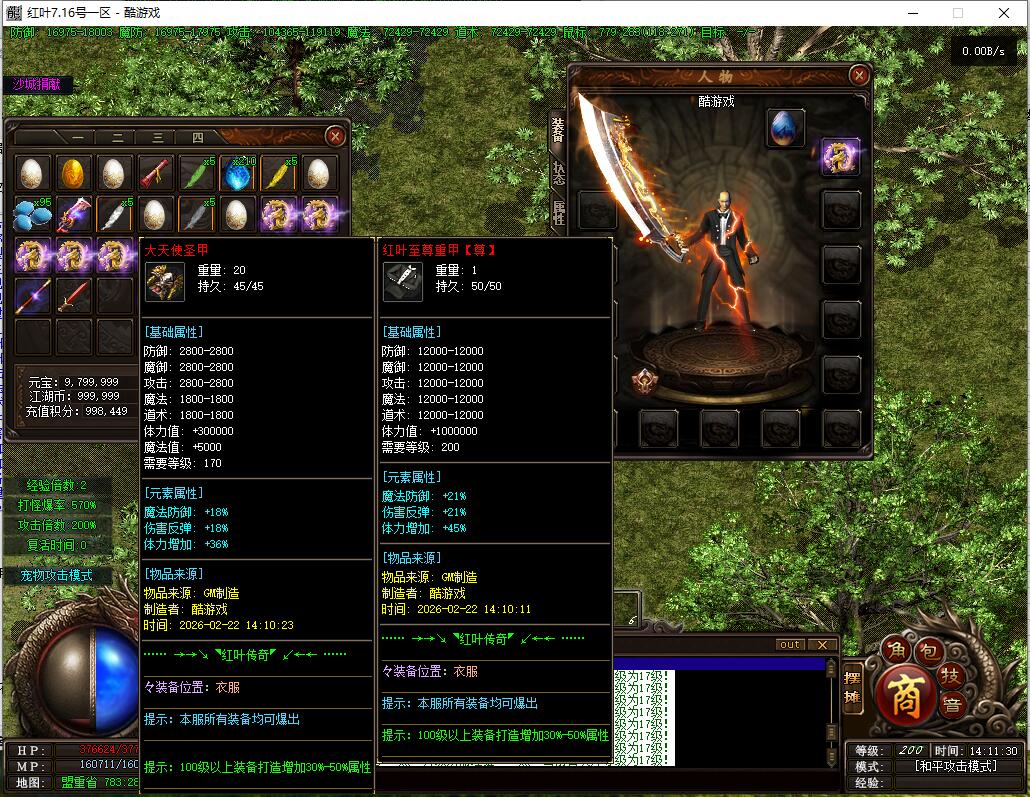The image size is (1030, 797).
Task: Open the 属性 attributes tab
Action: click(x=558, y=211)
